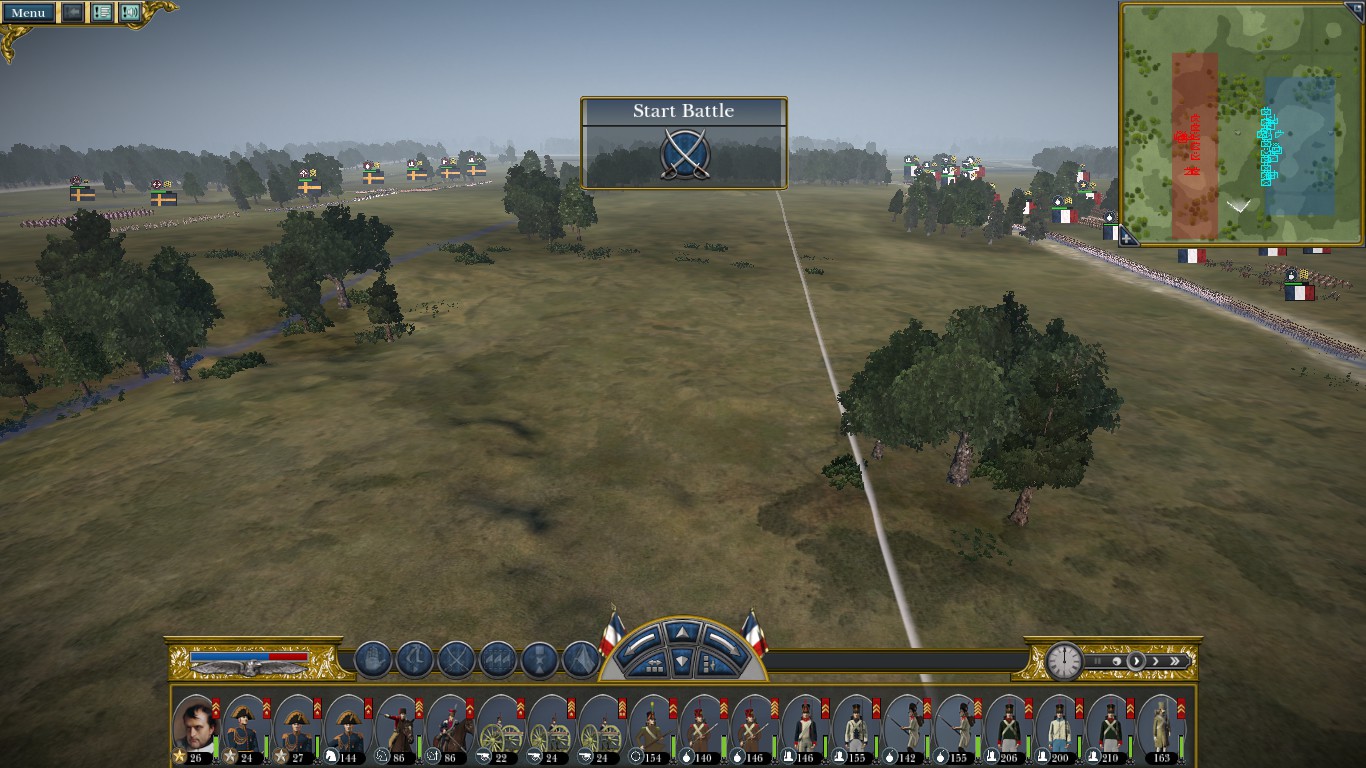Select the cavalry unit card with 144 men
Image resolution: width=1366 pixels, height=768 pixels.
click(347, 727)
